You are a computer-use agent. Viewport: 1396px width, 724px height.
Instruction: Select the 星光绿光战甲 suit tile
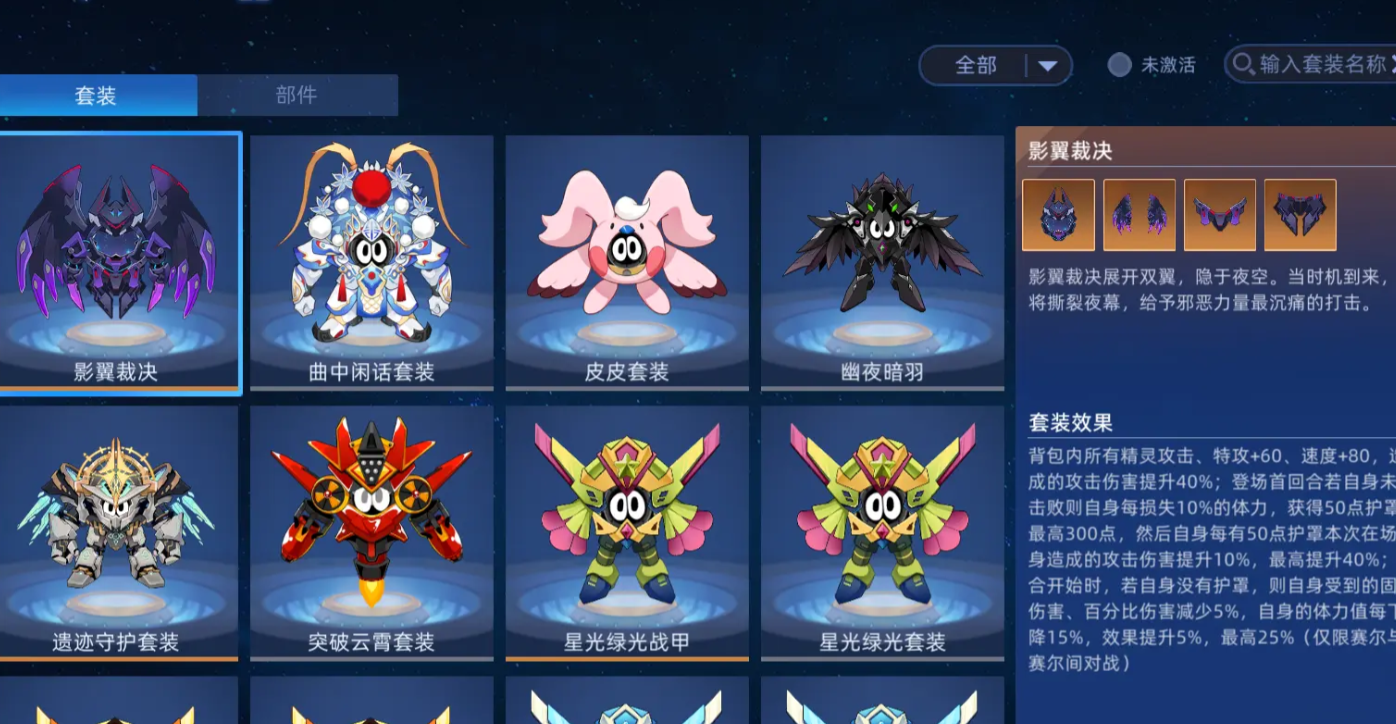pos(627,532)
